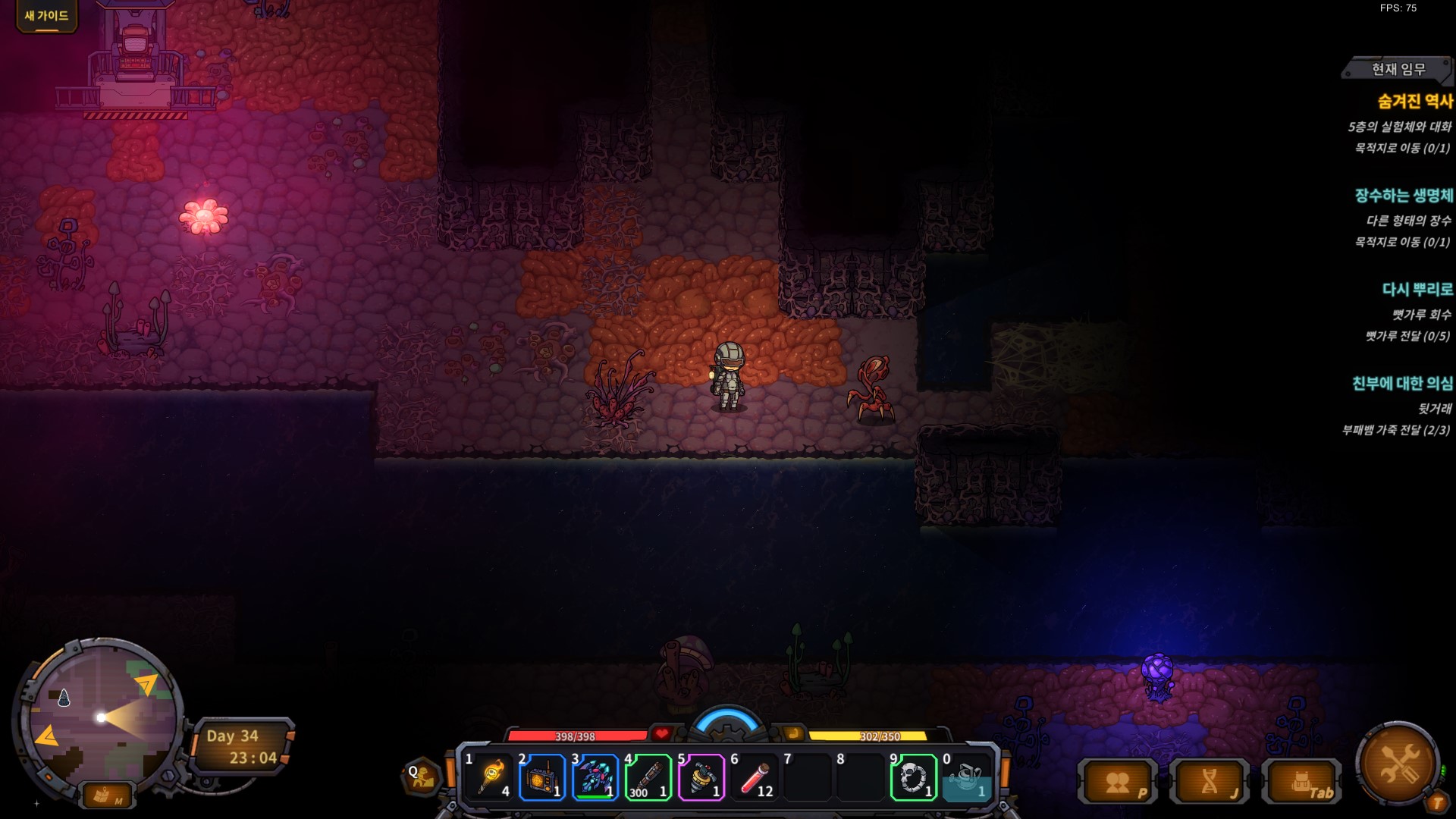Select the 다시 뿌리로 quest entry
The image size is (1456, 819).
[1417, 290]
